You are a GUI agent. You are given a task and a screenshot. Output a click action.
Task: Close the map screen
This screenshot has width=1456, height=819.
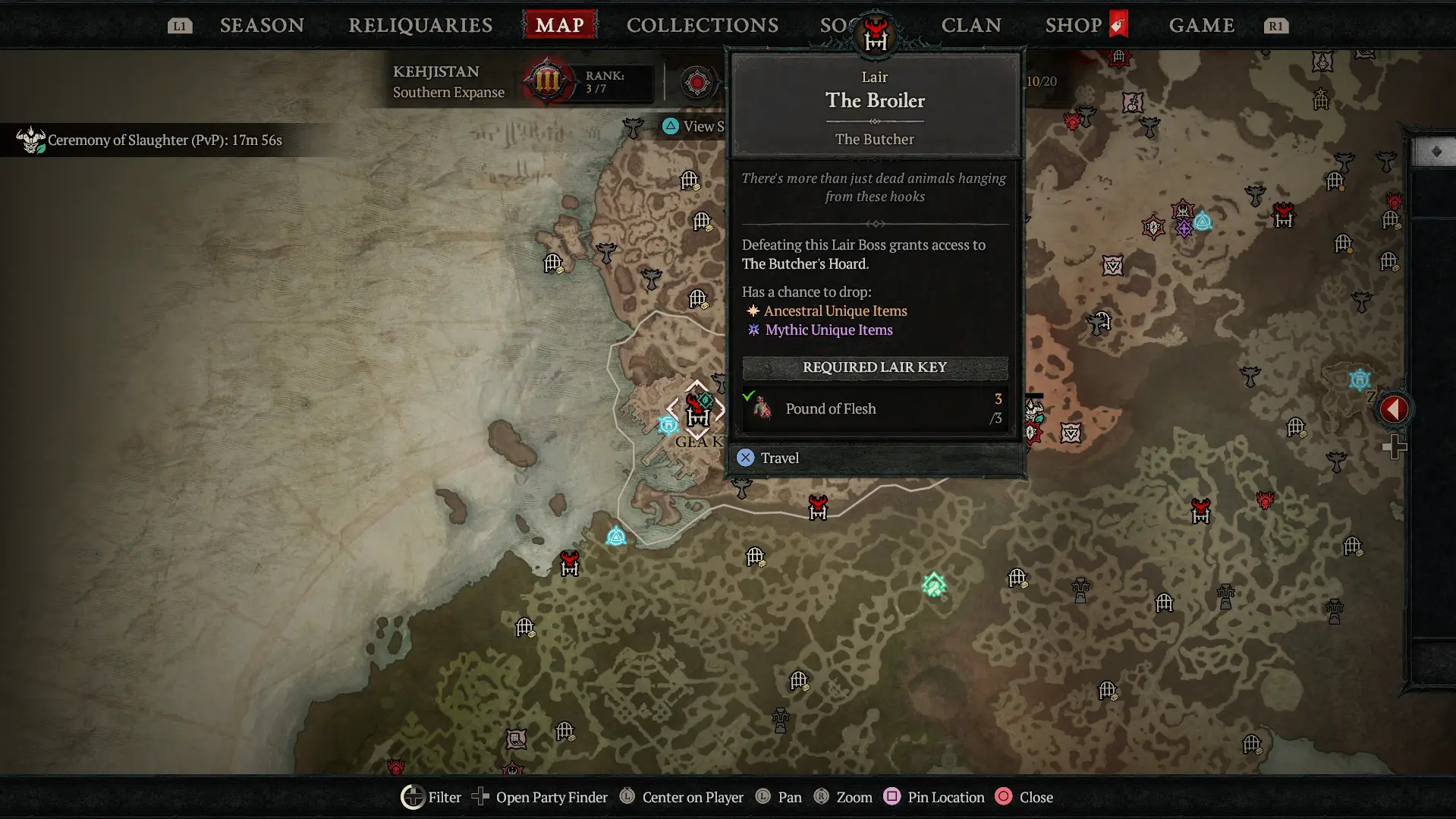[1024, 797]
